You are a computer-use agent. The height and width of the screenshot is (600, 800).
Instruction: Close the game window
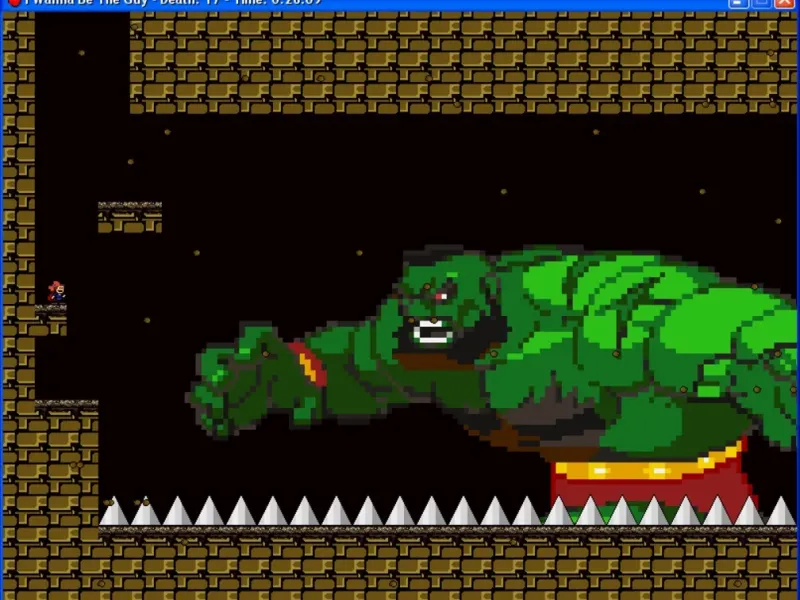[x=784, y=3]
